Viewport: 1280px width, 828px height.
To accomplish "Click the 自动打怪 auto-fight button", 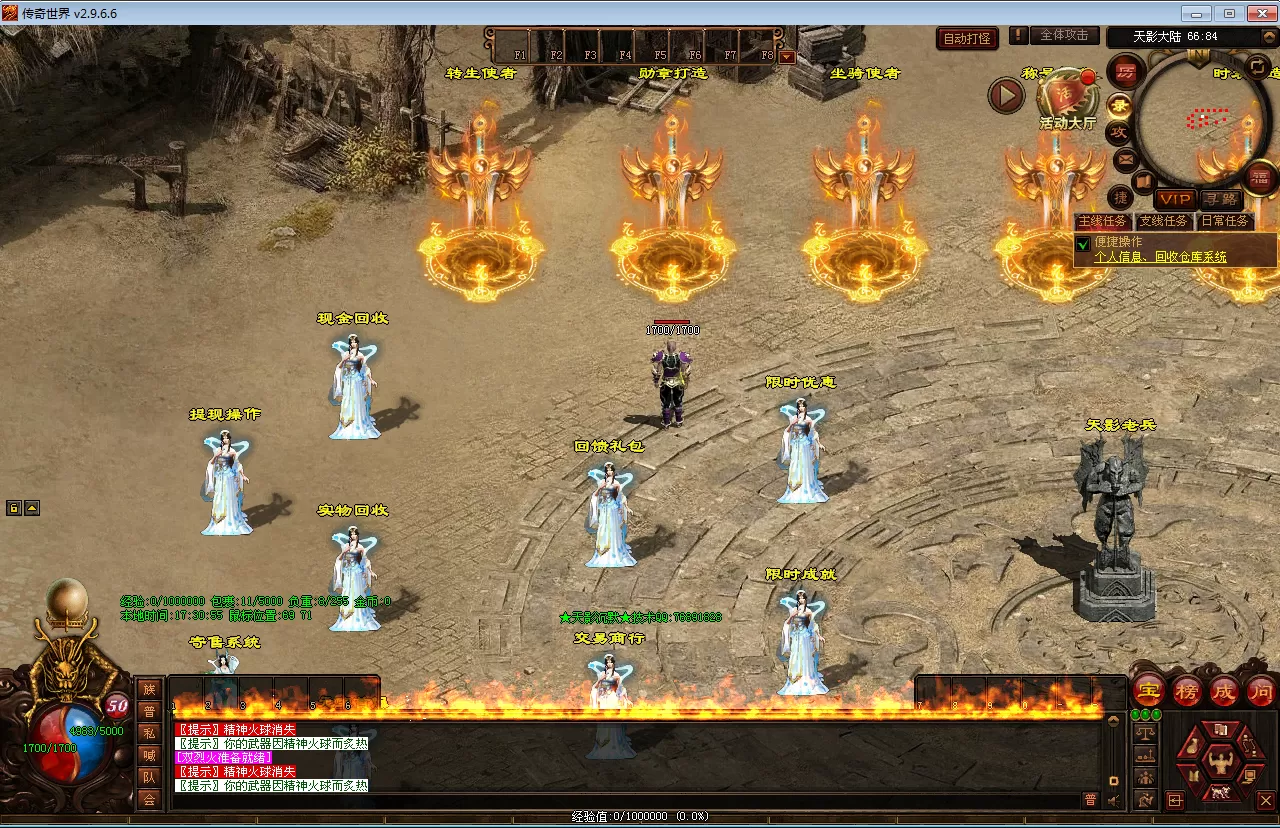I will pyautogui.click(x=968, y=39).
